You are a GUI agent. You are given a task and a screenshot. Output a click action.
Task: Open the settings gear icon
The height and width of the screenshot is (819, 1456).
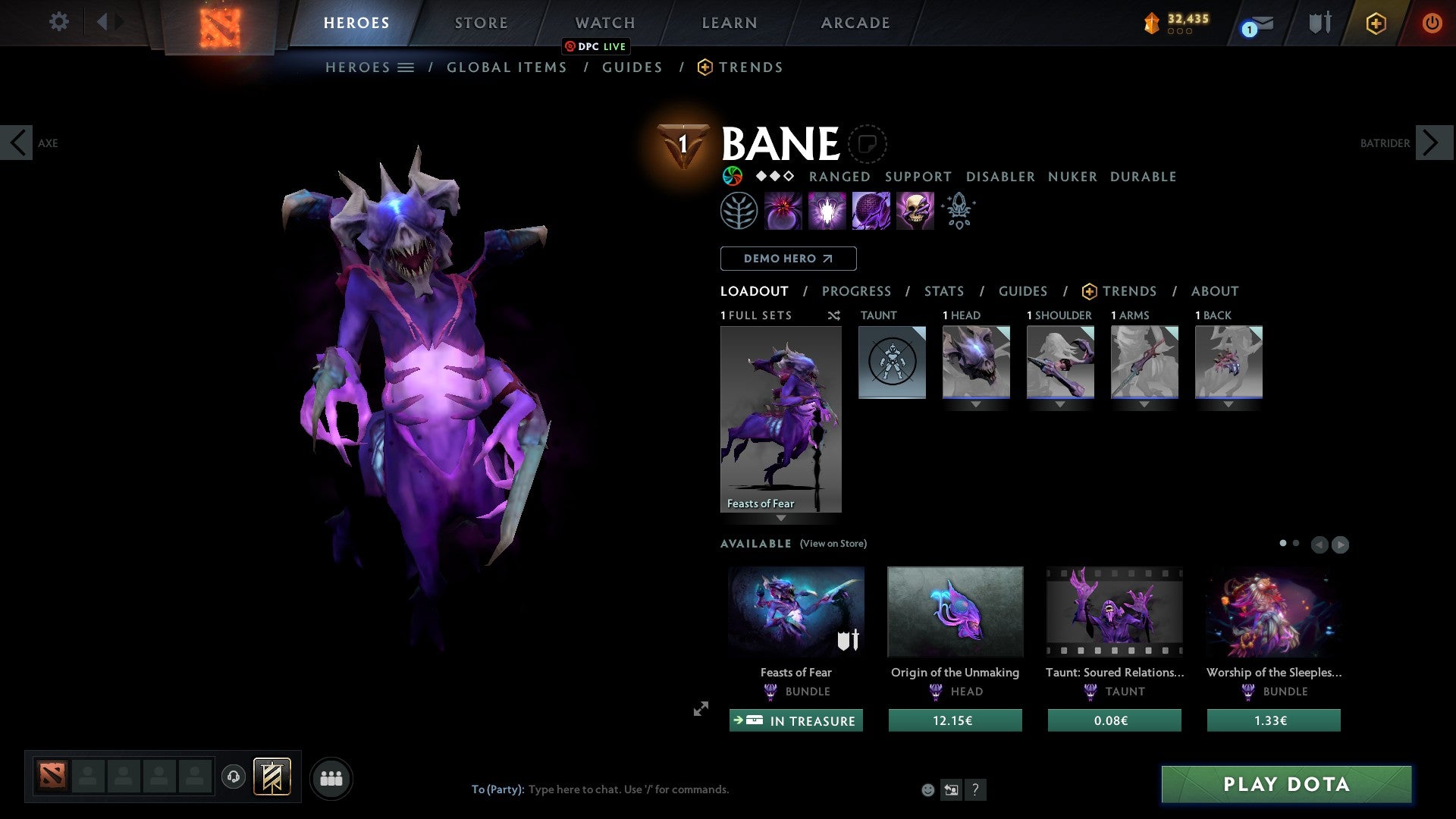click(x=58, y=22)
